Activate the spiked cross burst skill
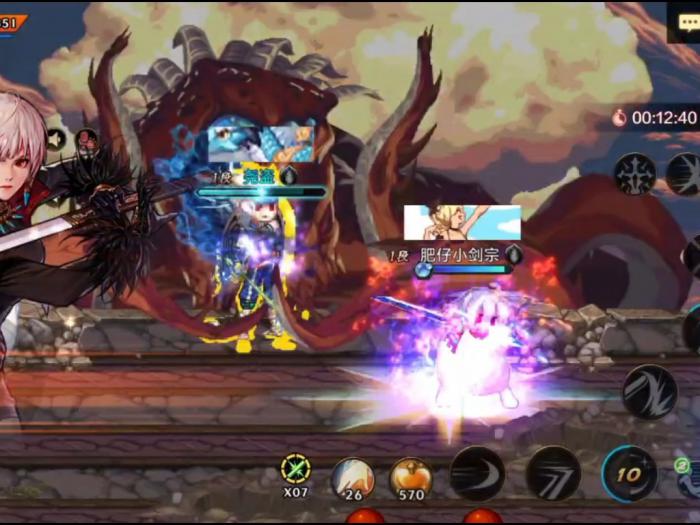 635,174
